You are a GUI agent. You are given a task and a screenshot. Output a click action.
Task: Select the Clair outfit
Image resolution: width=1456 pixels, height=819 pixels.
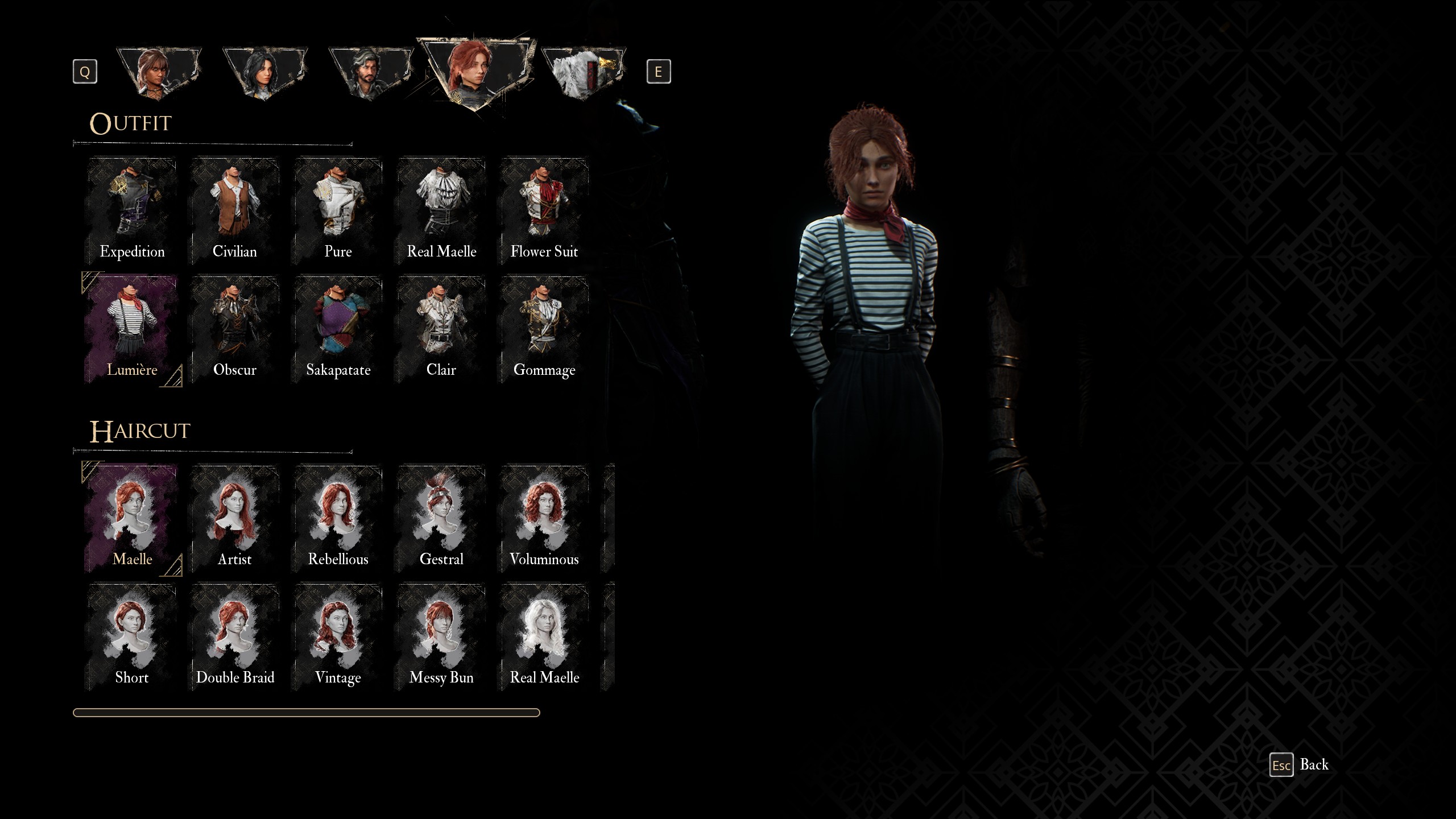click(441, 329)
